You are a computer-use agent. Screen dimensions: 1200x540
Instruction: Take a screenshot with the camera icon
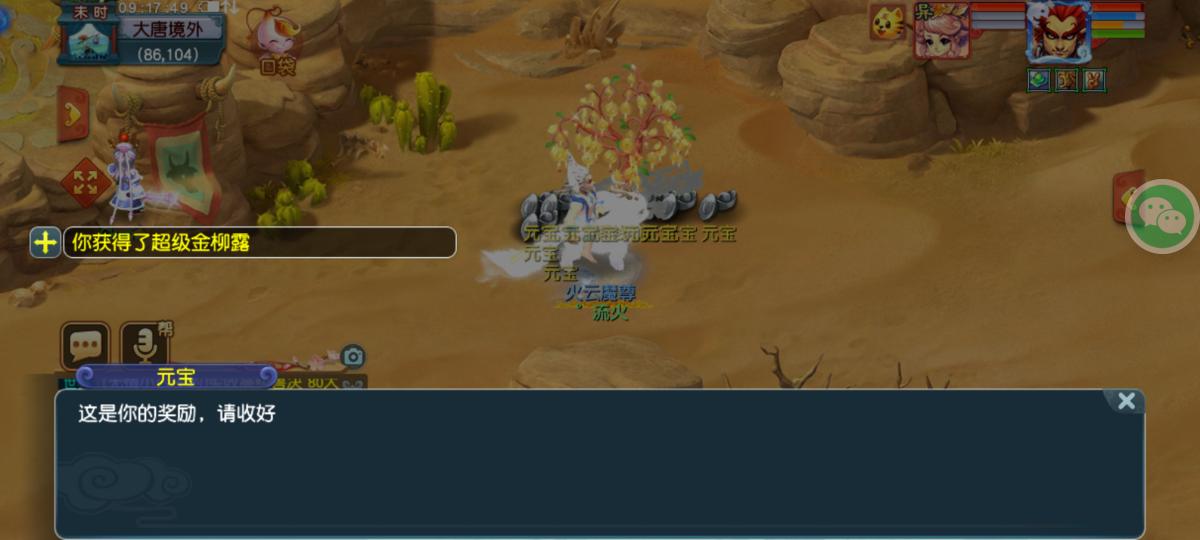click(x=352, y=356)
